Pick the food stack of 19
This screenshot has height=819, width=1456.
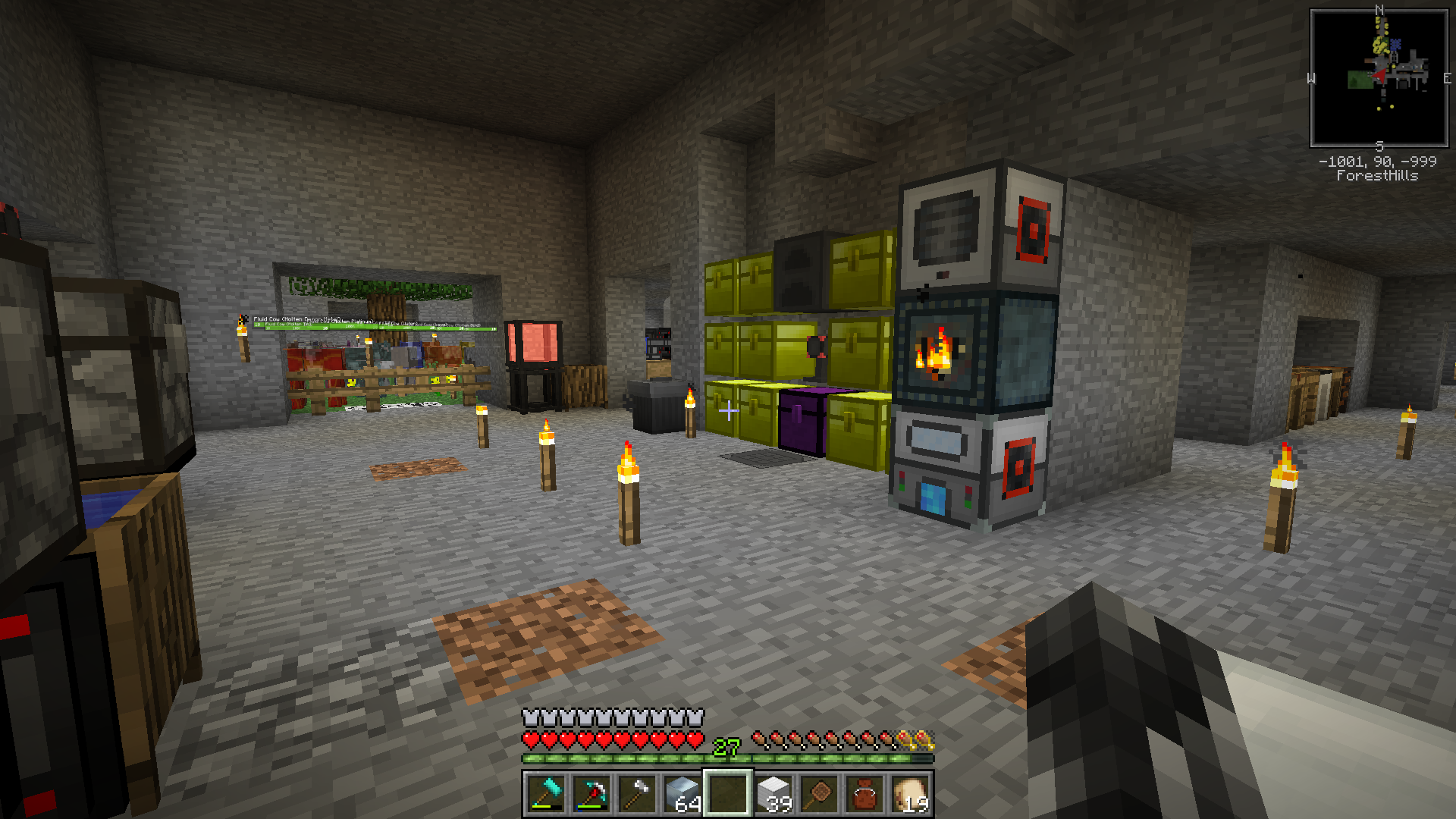[910, 794]
